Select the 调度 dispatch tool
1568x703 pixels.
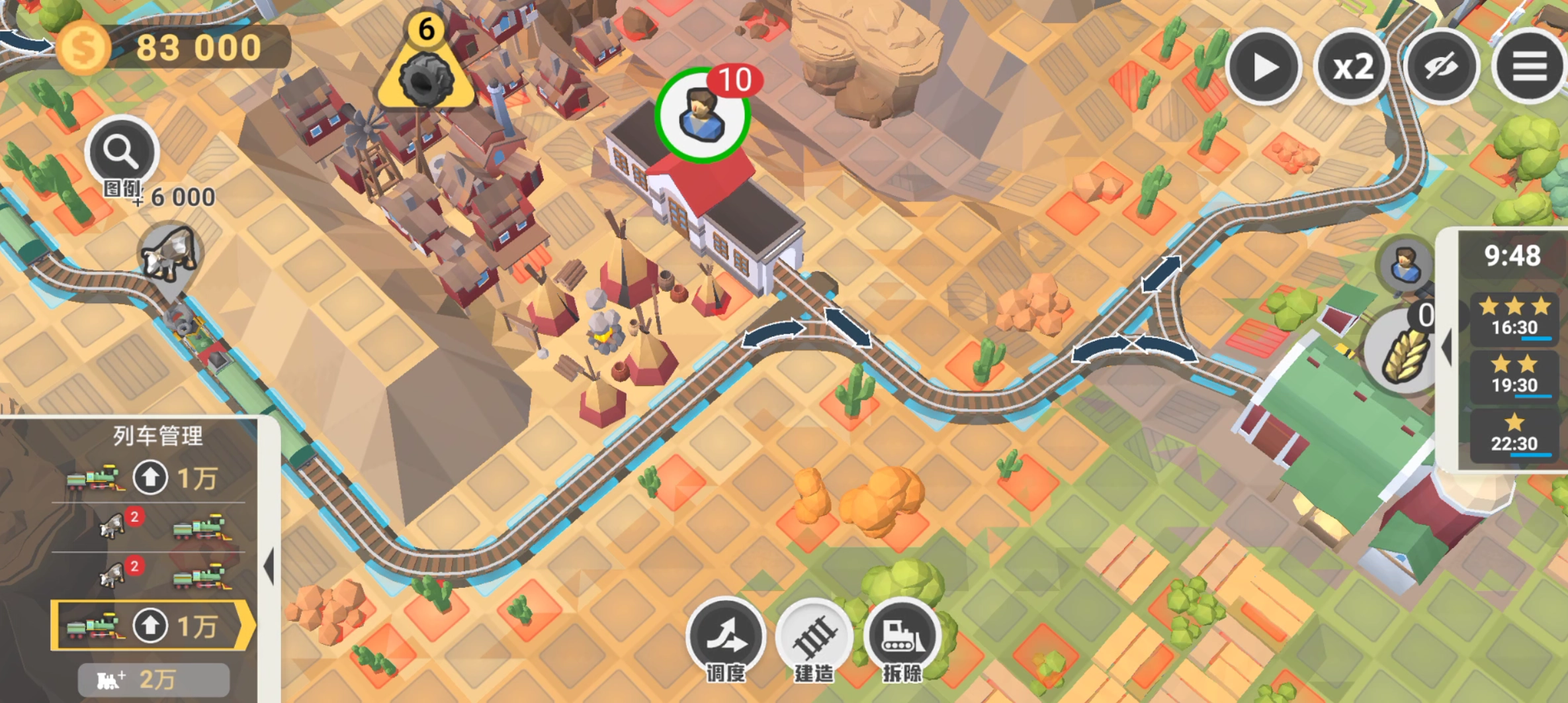tap(726, 637)
